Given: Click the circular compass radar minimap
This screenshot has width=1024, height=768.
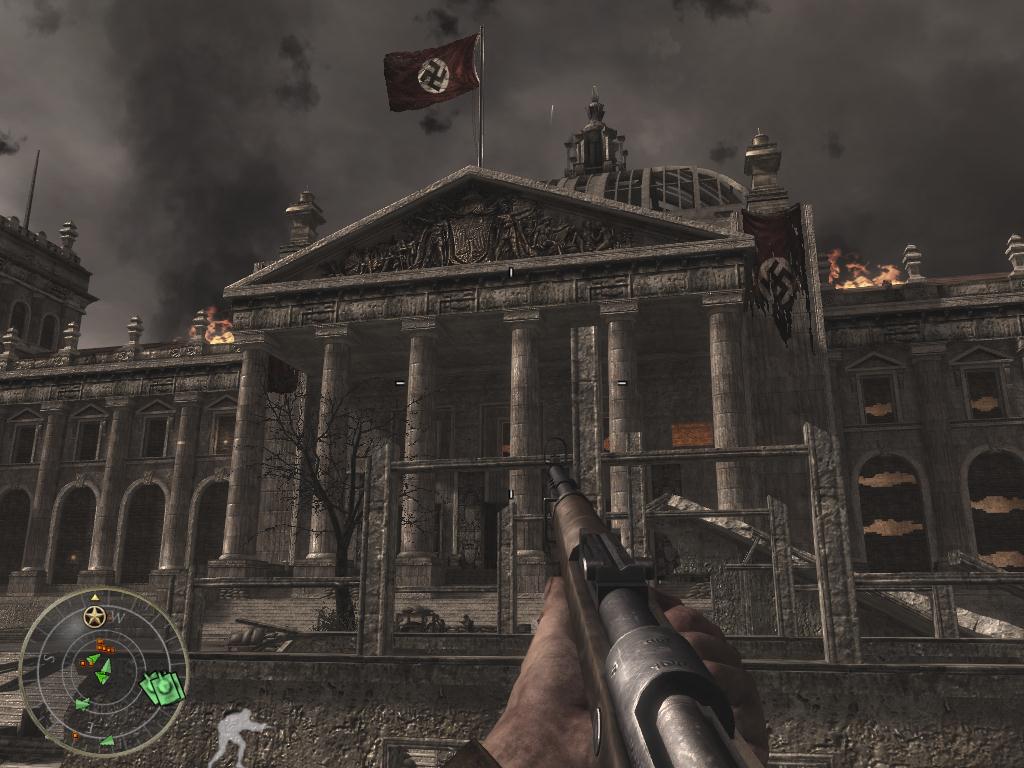Looking at the screenshot, I should 104,672.
